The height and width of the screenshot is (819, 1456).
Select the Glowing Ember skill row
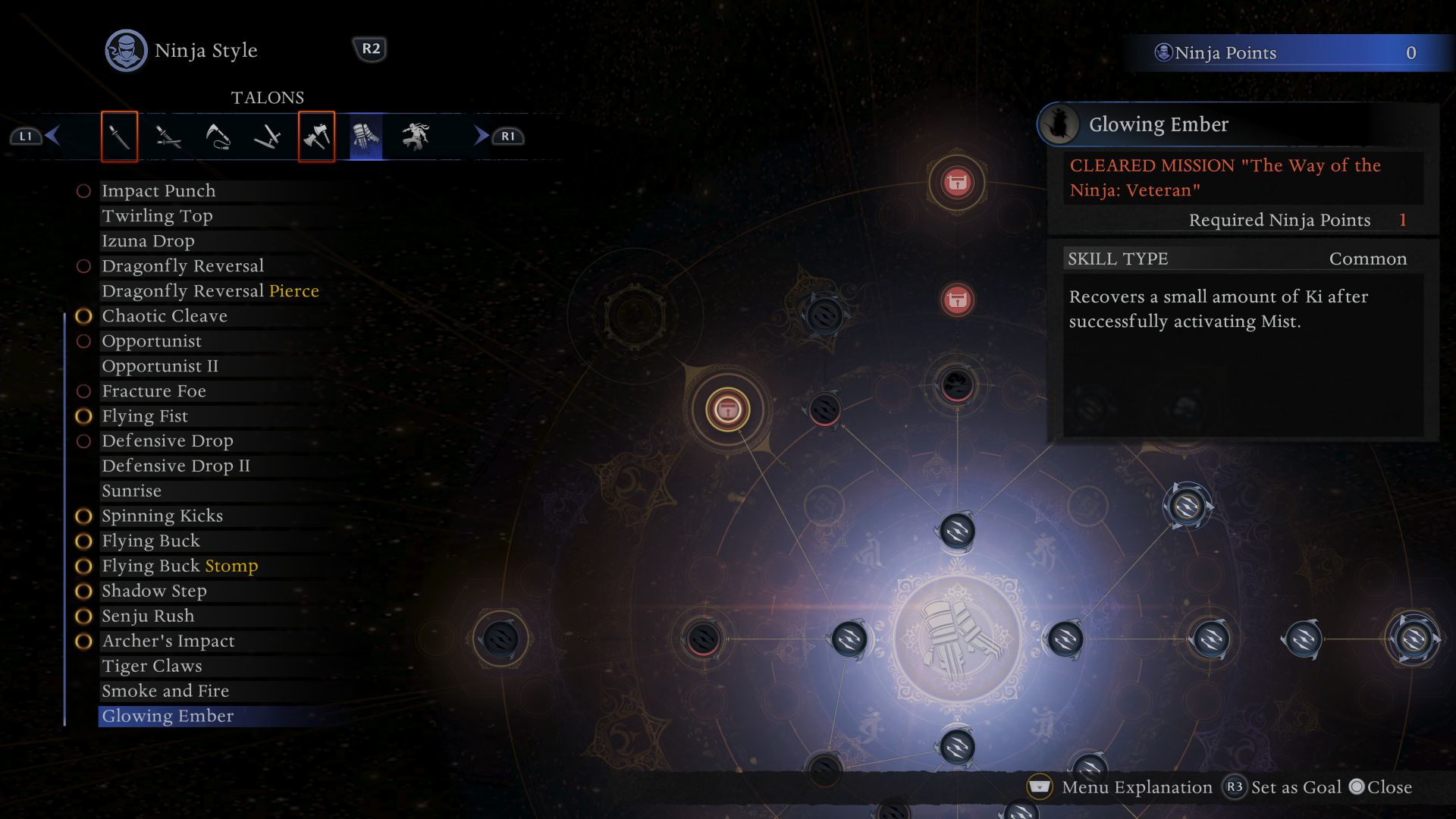168,717
